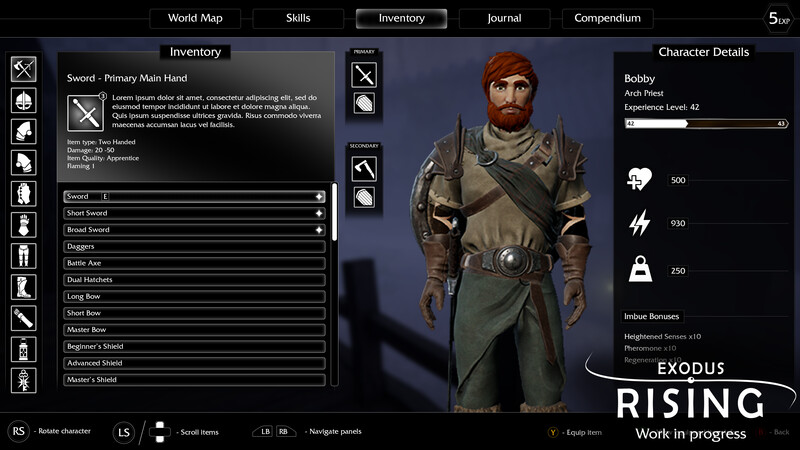Pick the Beginner's Shield row
The image size is (800, 450).
click(194, 346)
